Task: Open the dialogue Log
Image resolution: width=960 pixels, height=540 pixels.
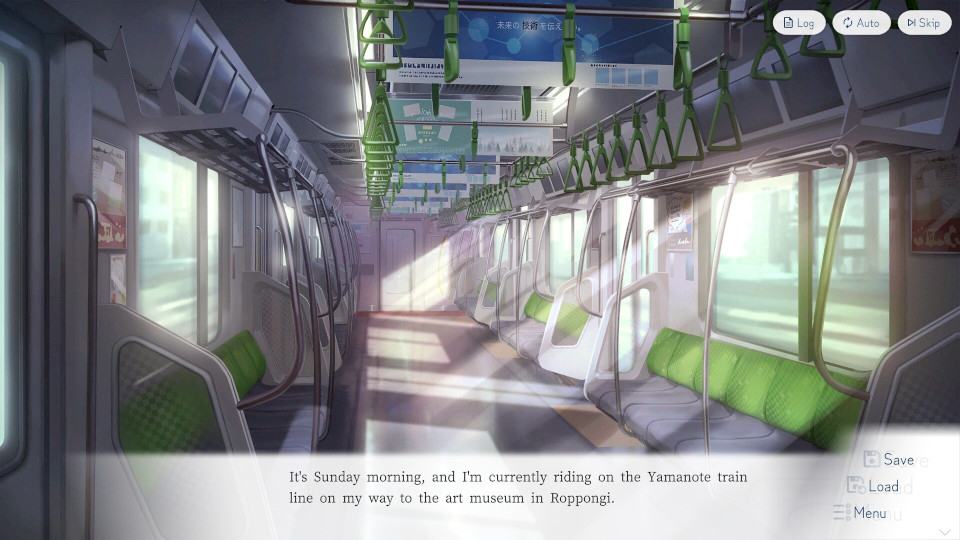Action: (799, 23)
